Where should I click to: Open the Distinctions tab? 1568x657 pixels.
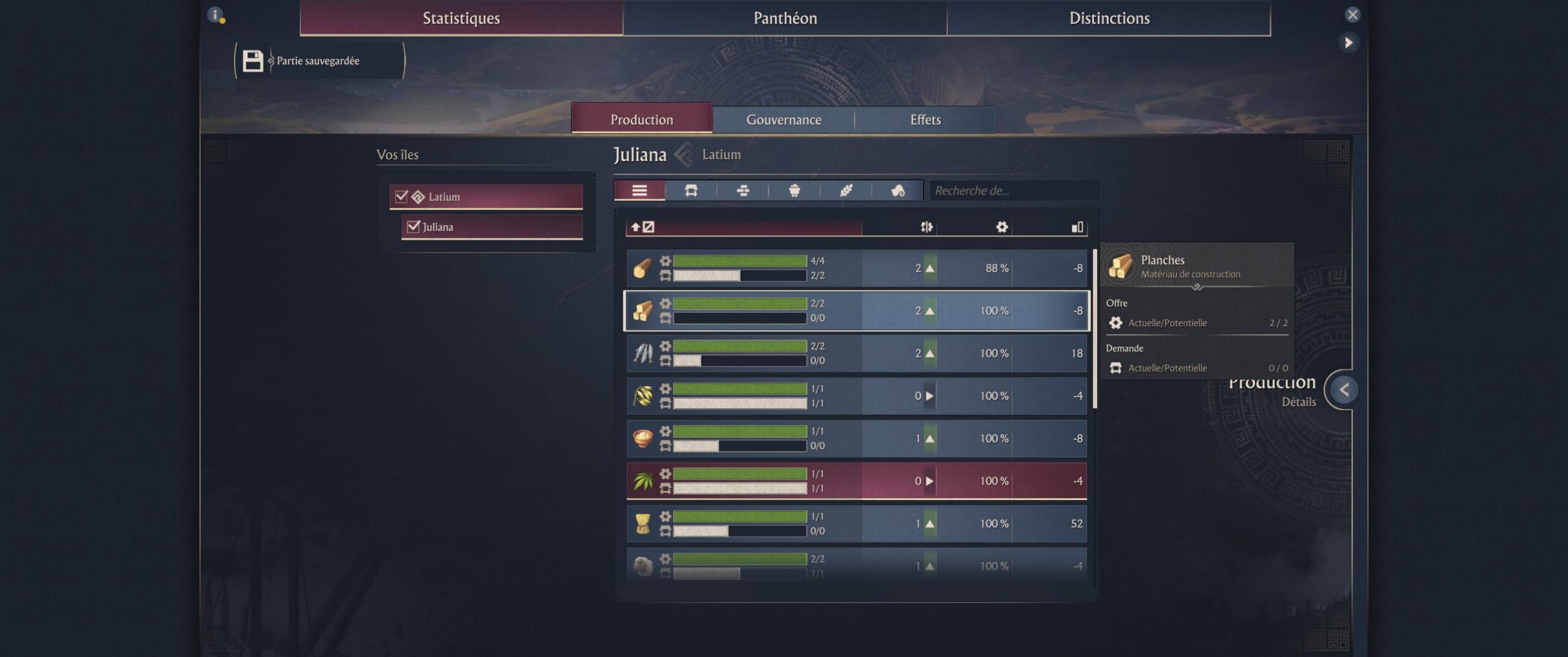coord(1109,18)
